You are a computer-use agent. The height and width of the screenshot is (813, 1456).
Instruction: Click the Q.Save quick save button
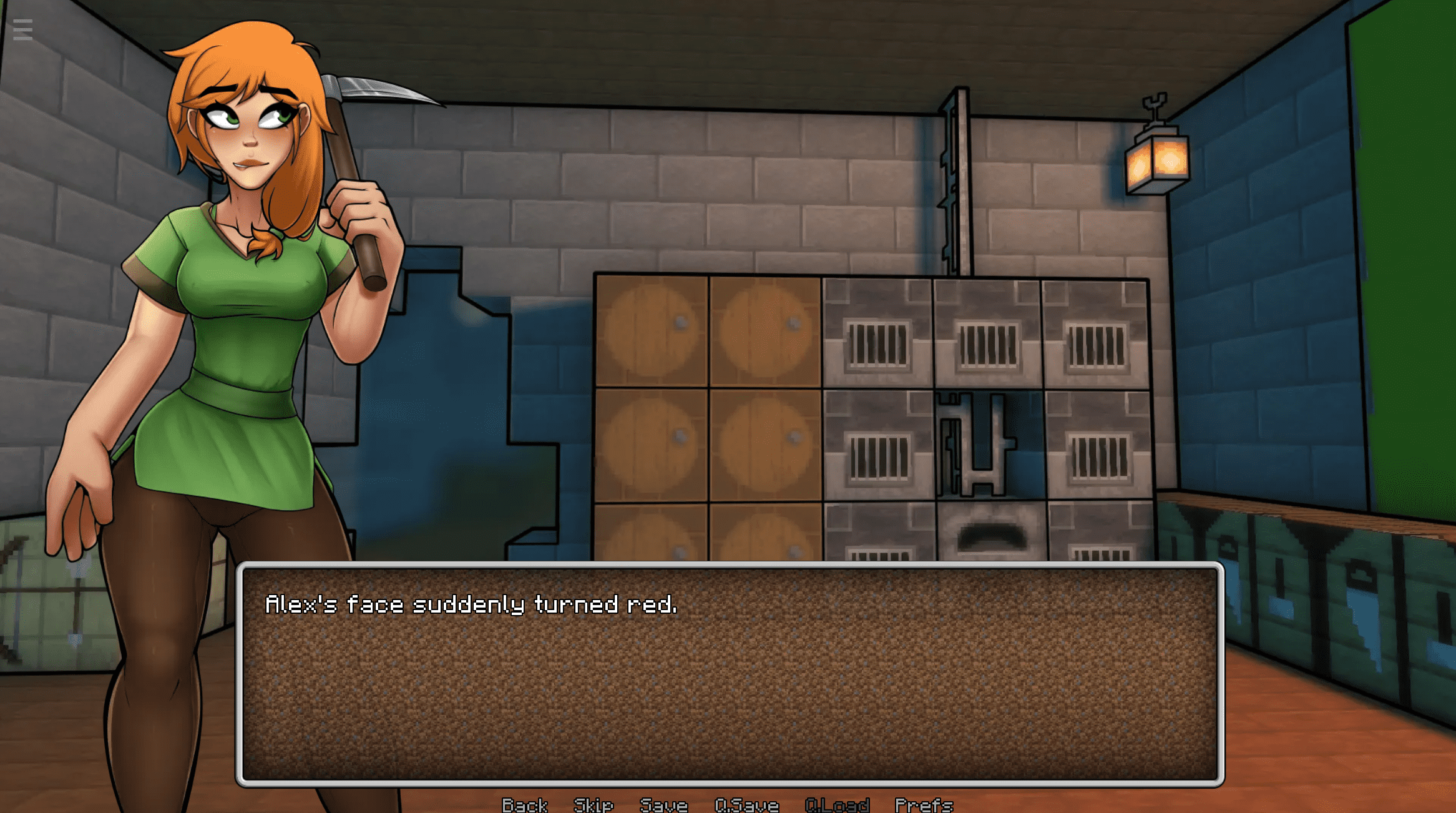(746, 804)
